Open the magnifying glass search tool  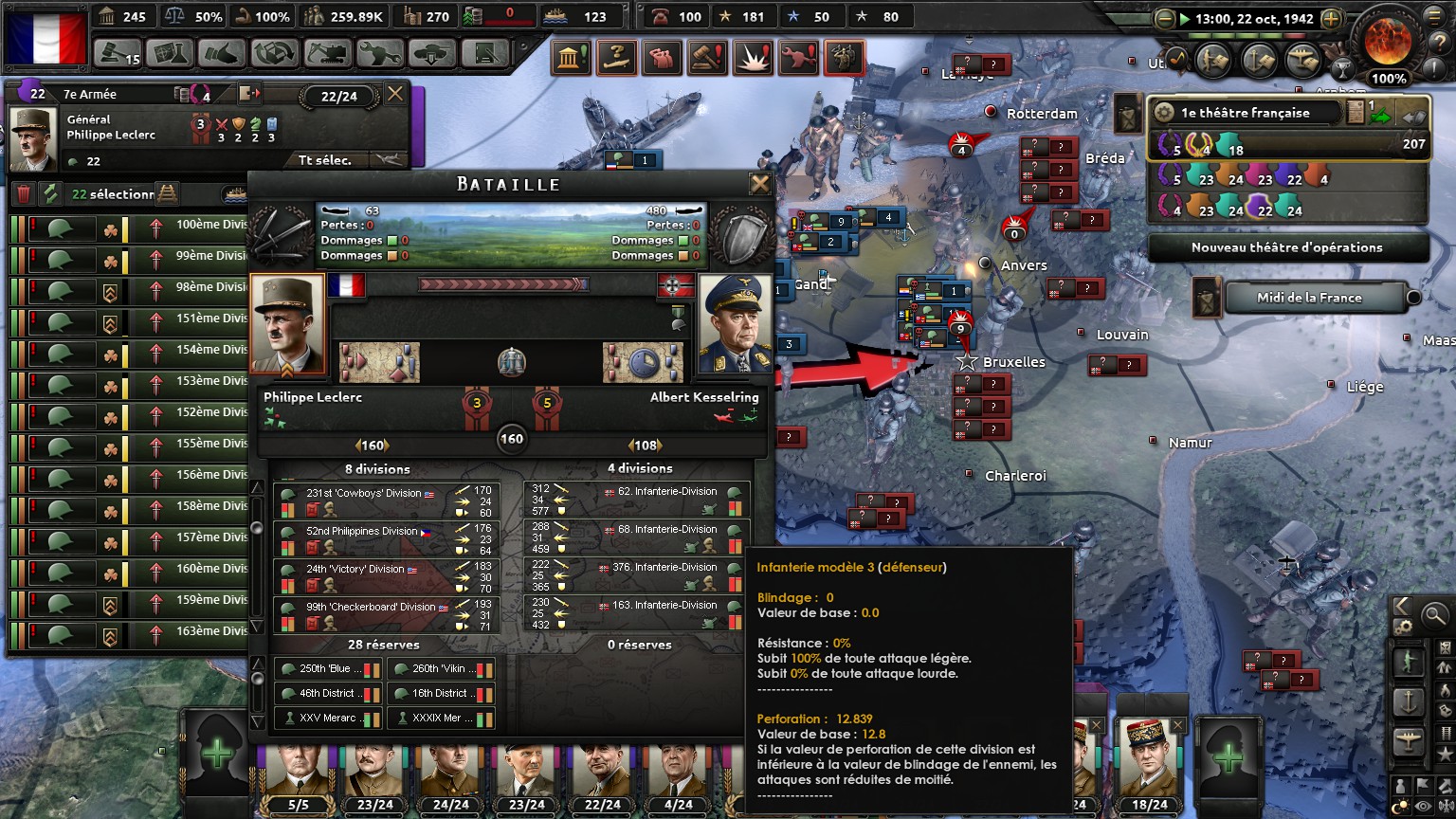(1434, 615)
